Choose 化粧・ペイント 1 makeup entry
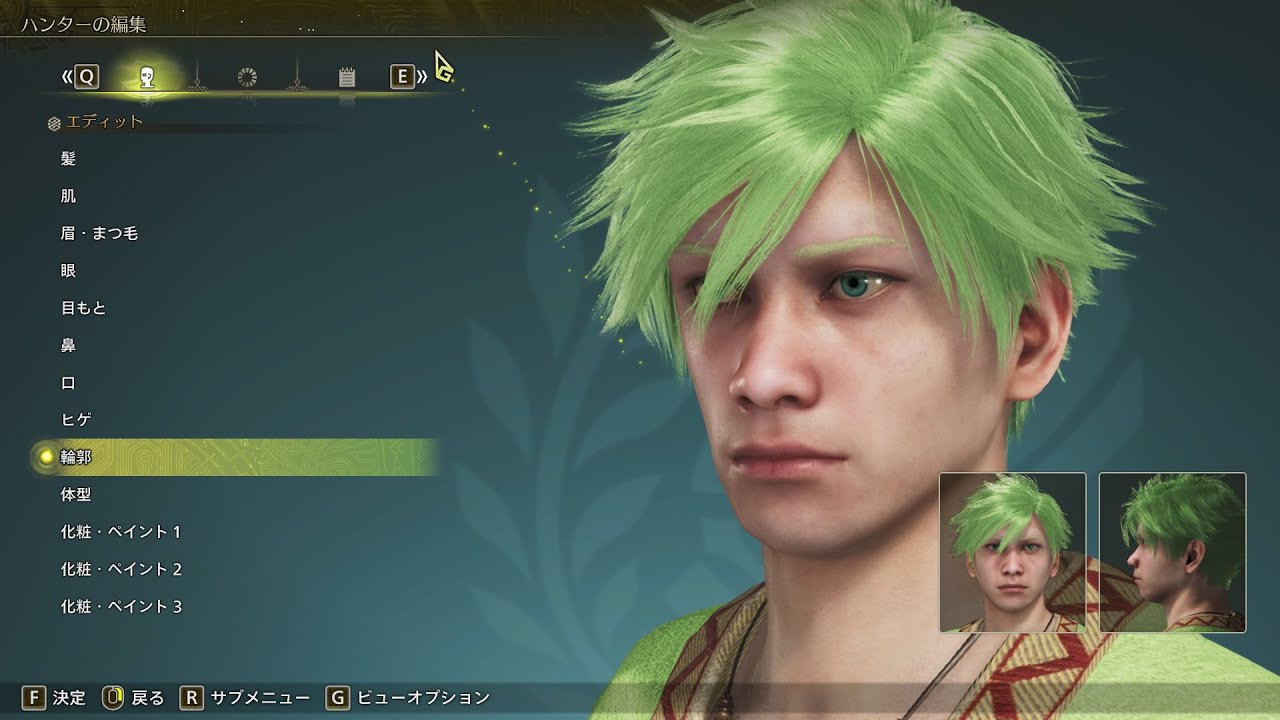This screenshot has width=1280, height=720. [120, 532]
